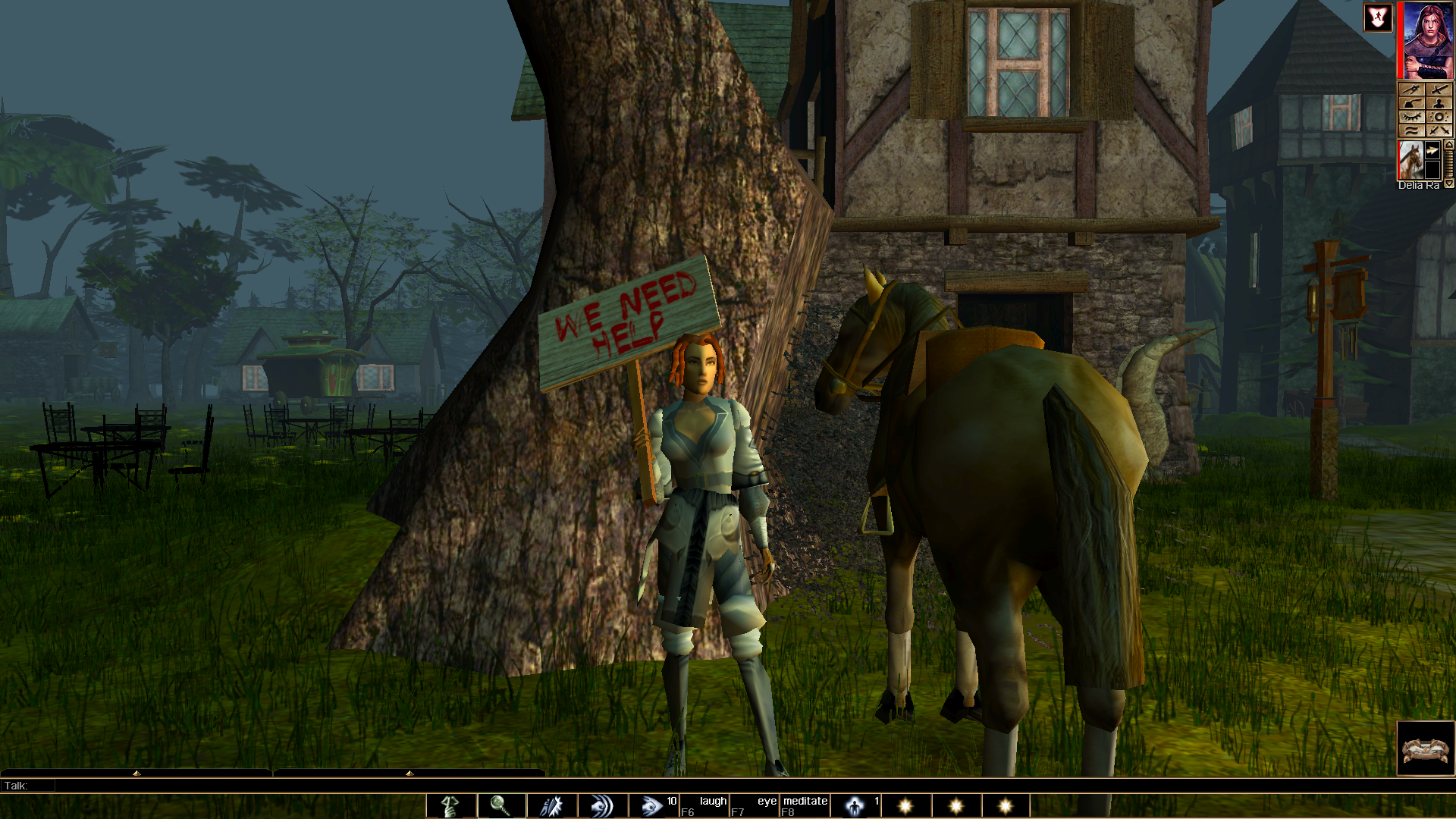Viewport: 1456px width, 819px height.
Task: Click the pointing hand tool on the quickbar
Action: [x=451, y=806]
